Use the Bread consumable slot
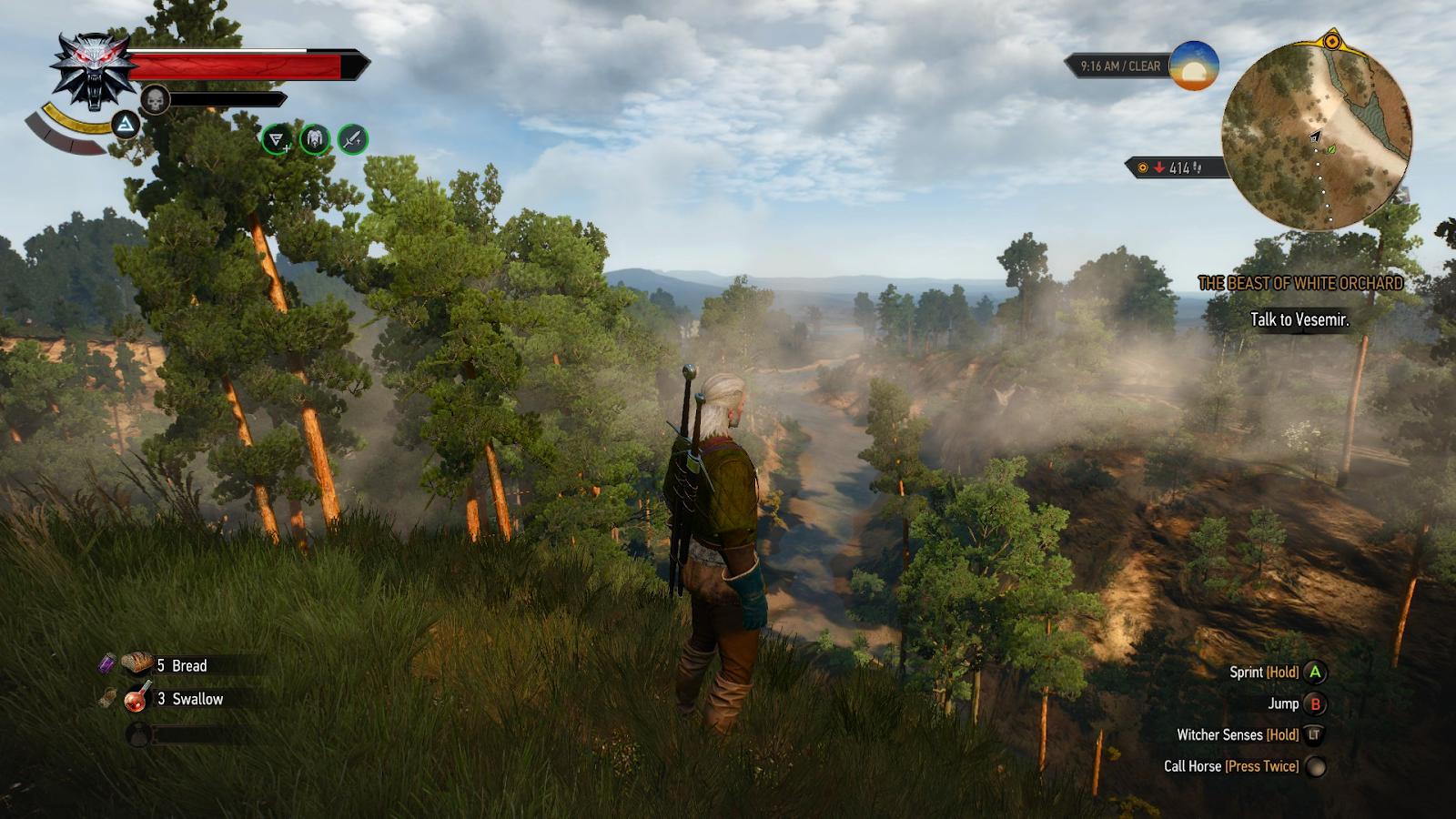This screenshot has height=819, width=1456. point(173,665)
